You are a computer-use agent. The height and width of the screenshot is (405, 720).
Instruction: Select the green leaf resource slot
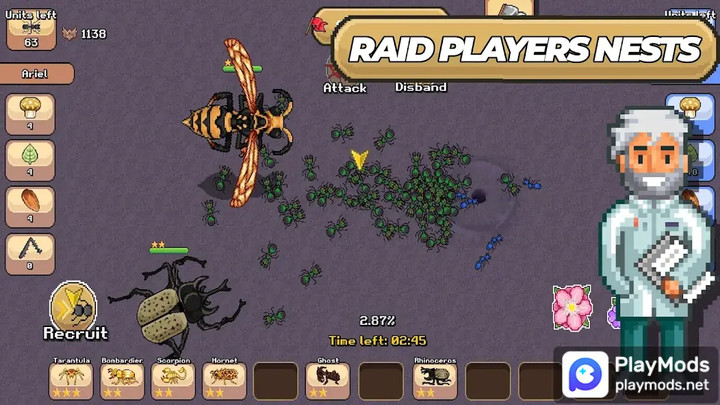[x=30, y=160]
